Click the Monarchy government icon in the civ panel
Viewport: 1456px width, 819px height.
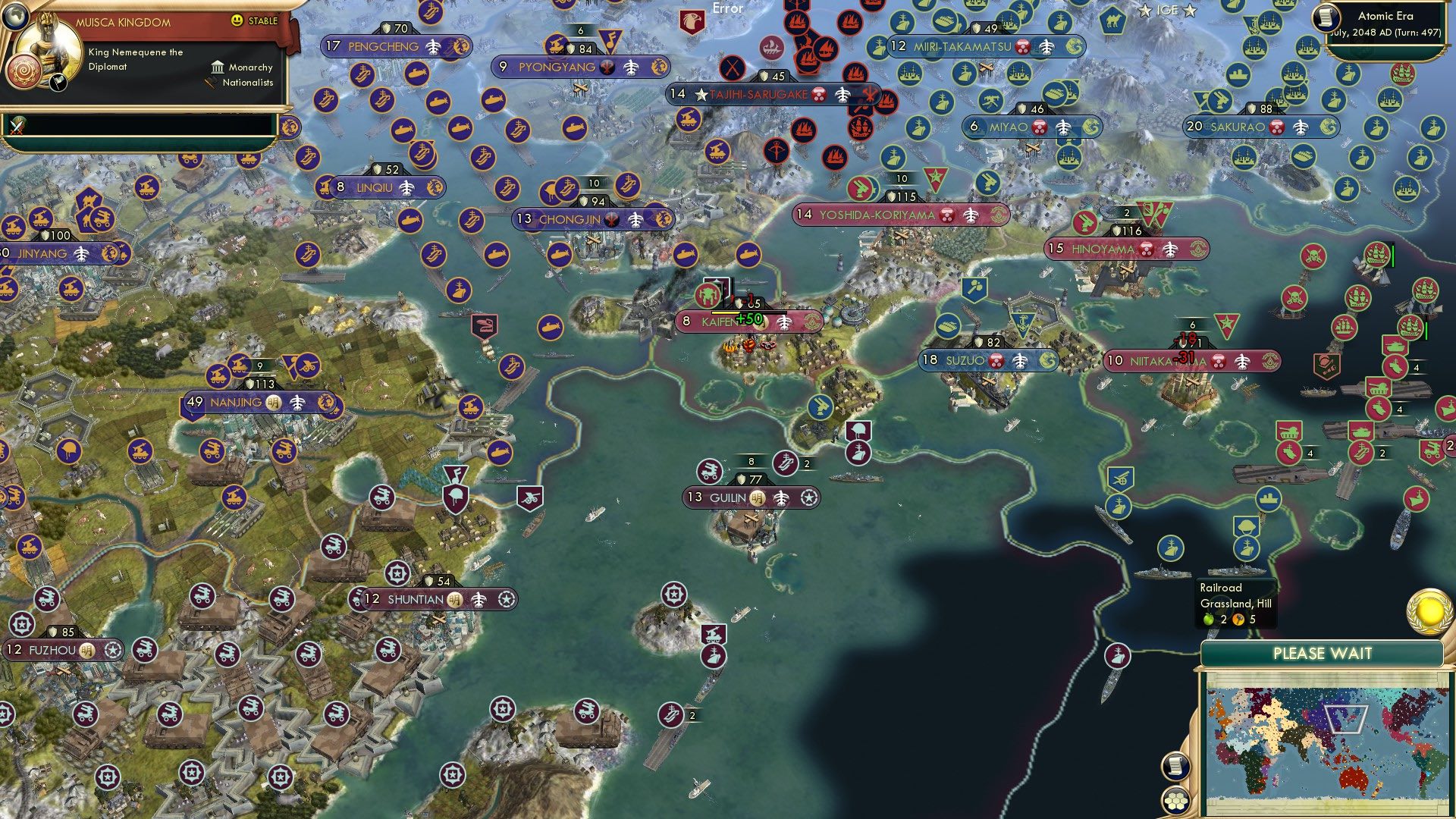[x=218, y=67]
